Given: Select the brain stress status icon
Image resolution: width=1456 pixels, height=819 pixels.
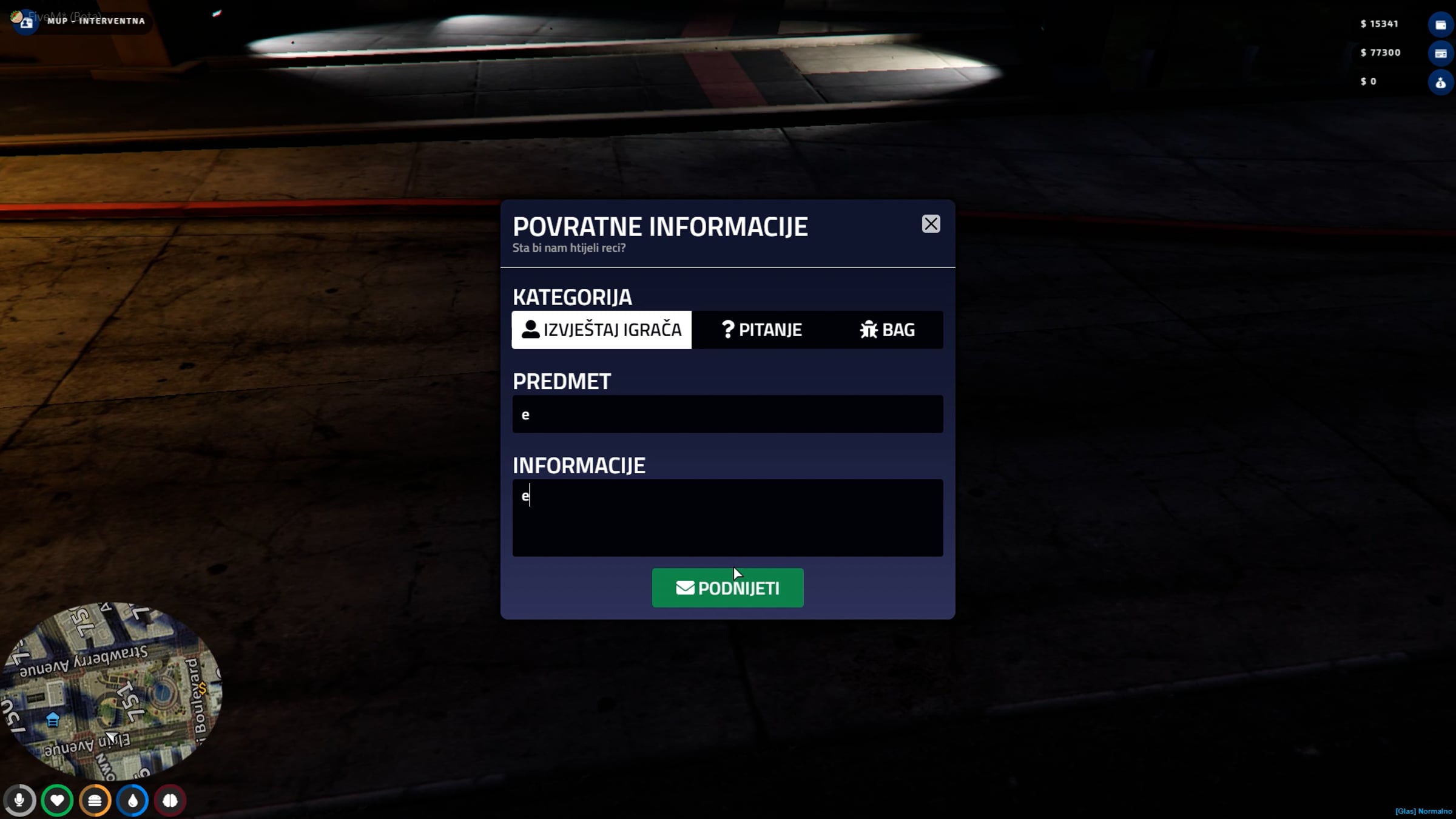Looking at the screenshot, I should tap(170, 801).
